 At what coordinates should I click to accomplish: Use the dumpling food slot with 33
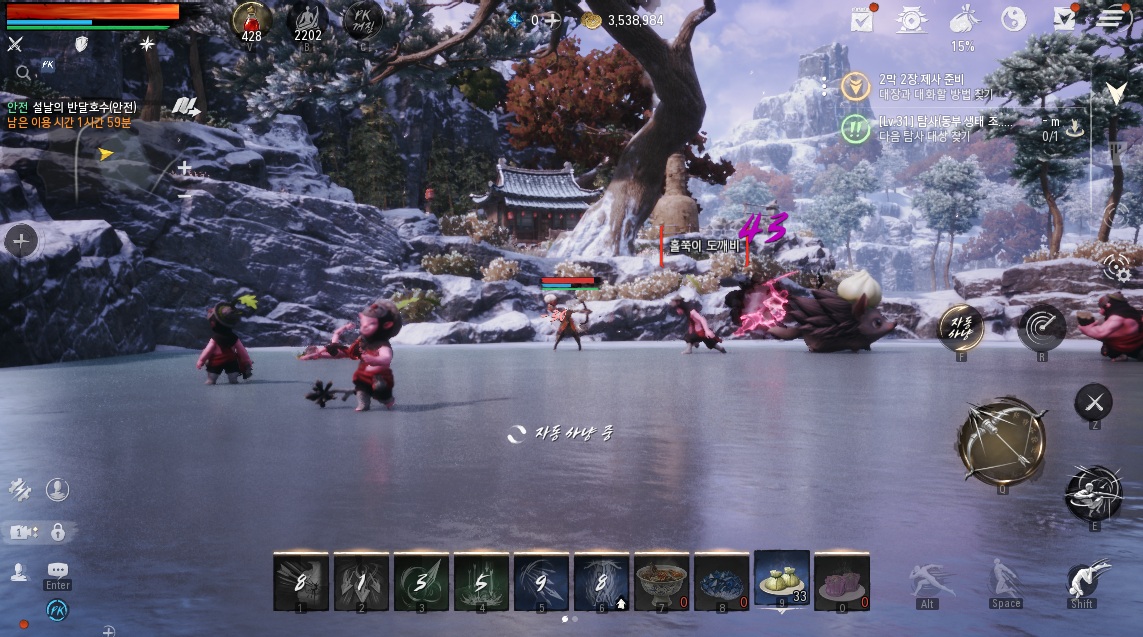pos(781,580)
